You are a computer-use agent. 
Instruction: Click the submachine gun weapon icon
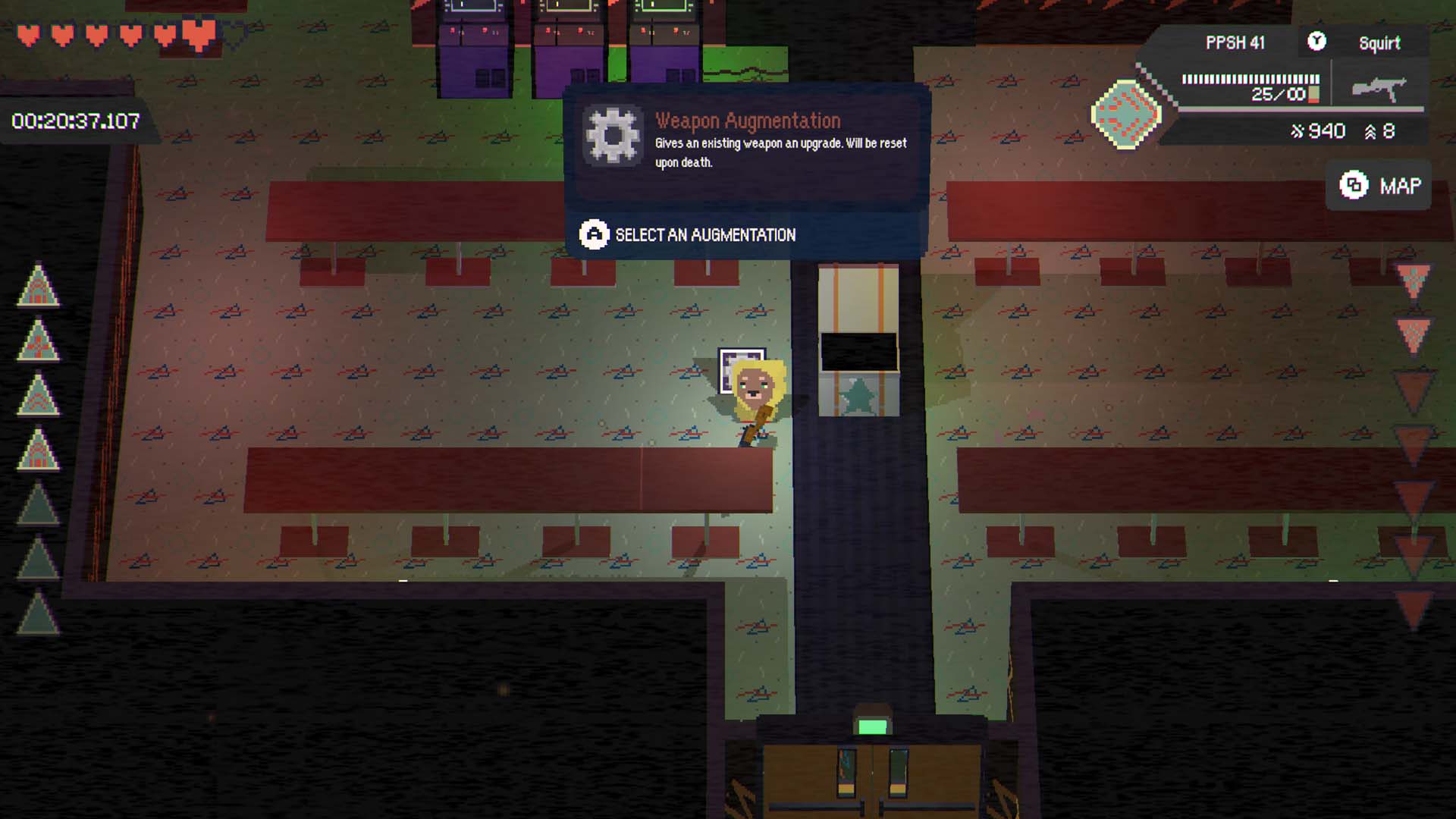(1379, 89)
